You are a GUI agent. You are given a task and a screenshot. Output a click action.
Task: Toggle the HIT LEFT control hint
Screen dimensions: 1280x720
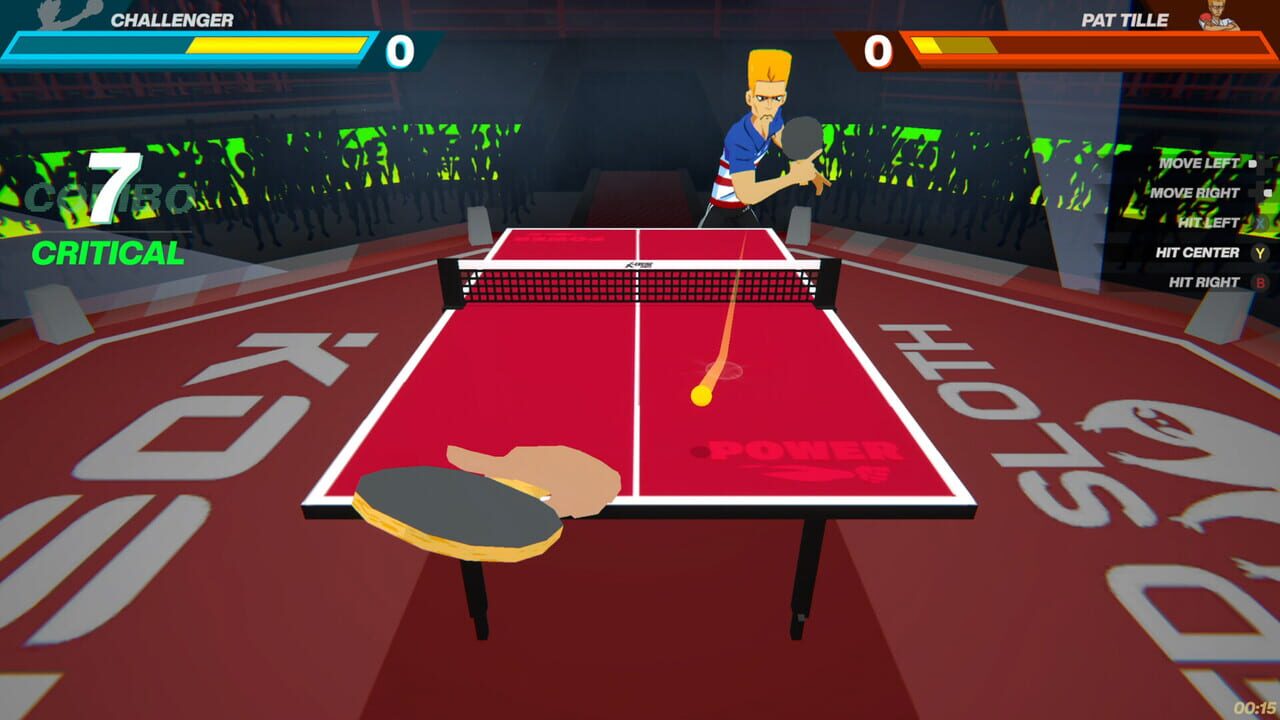[1210, 222]
